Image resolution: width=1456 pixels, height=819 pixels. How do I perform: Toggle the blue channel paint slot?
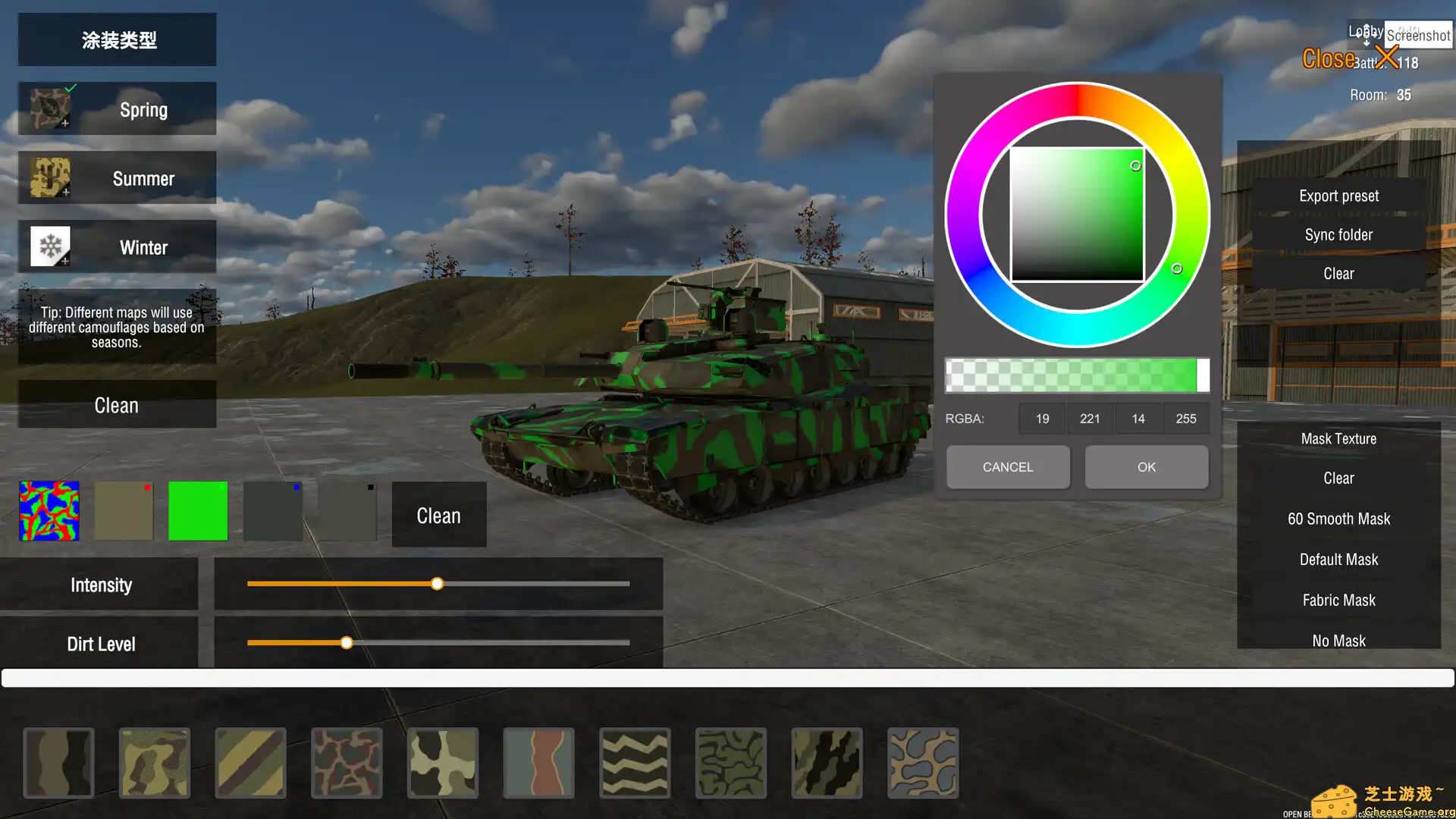272,510
